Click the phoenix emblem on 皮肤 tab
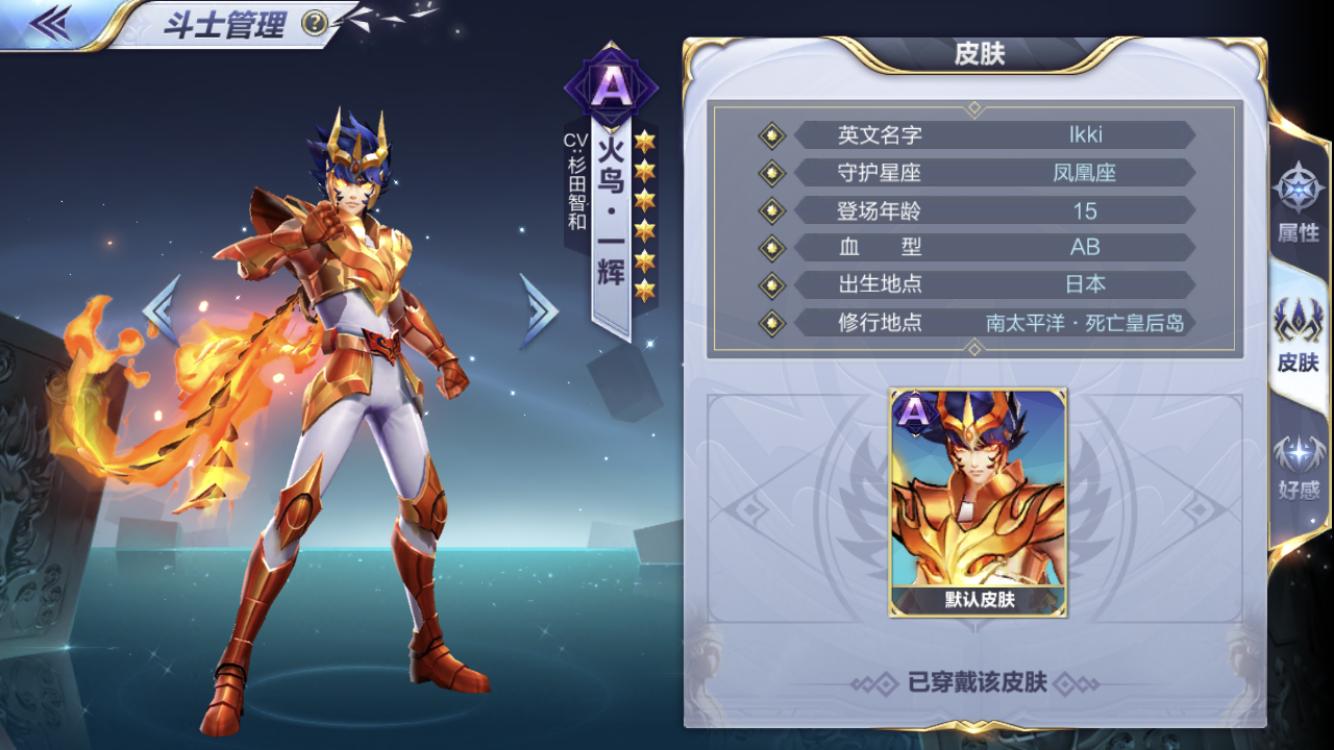The width and height of the screenshot is (1334, 750). pyautogui.click(x=1300, y=315)
